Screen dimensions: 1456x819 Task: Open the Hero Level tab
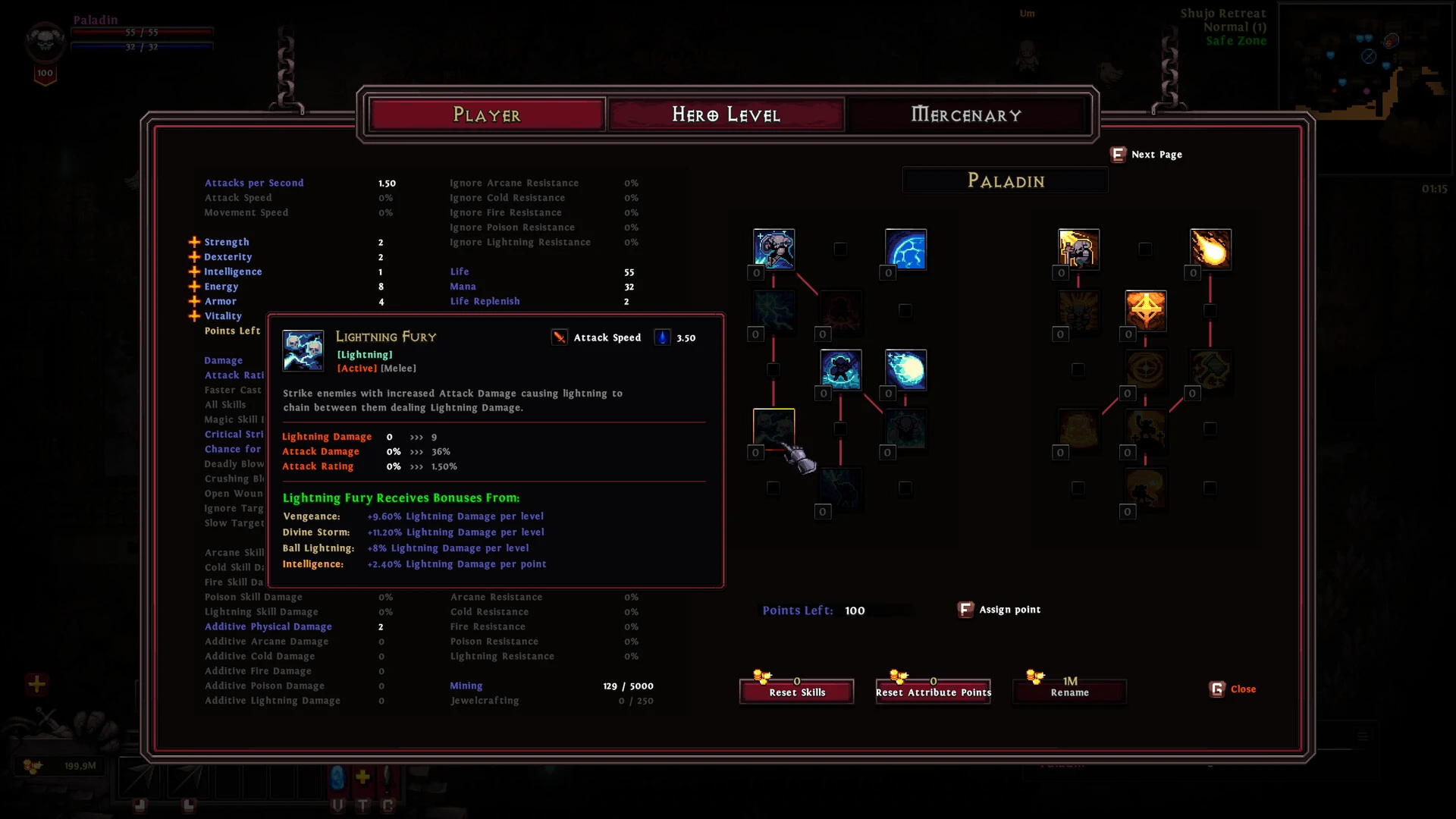click(726, 115)
